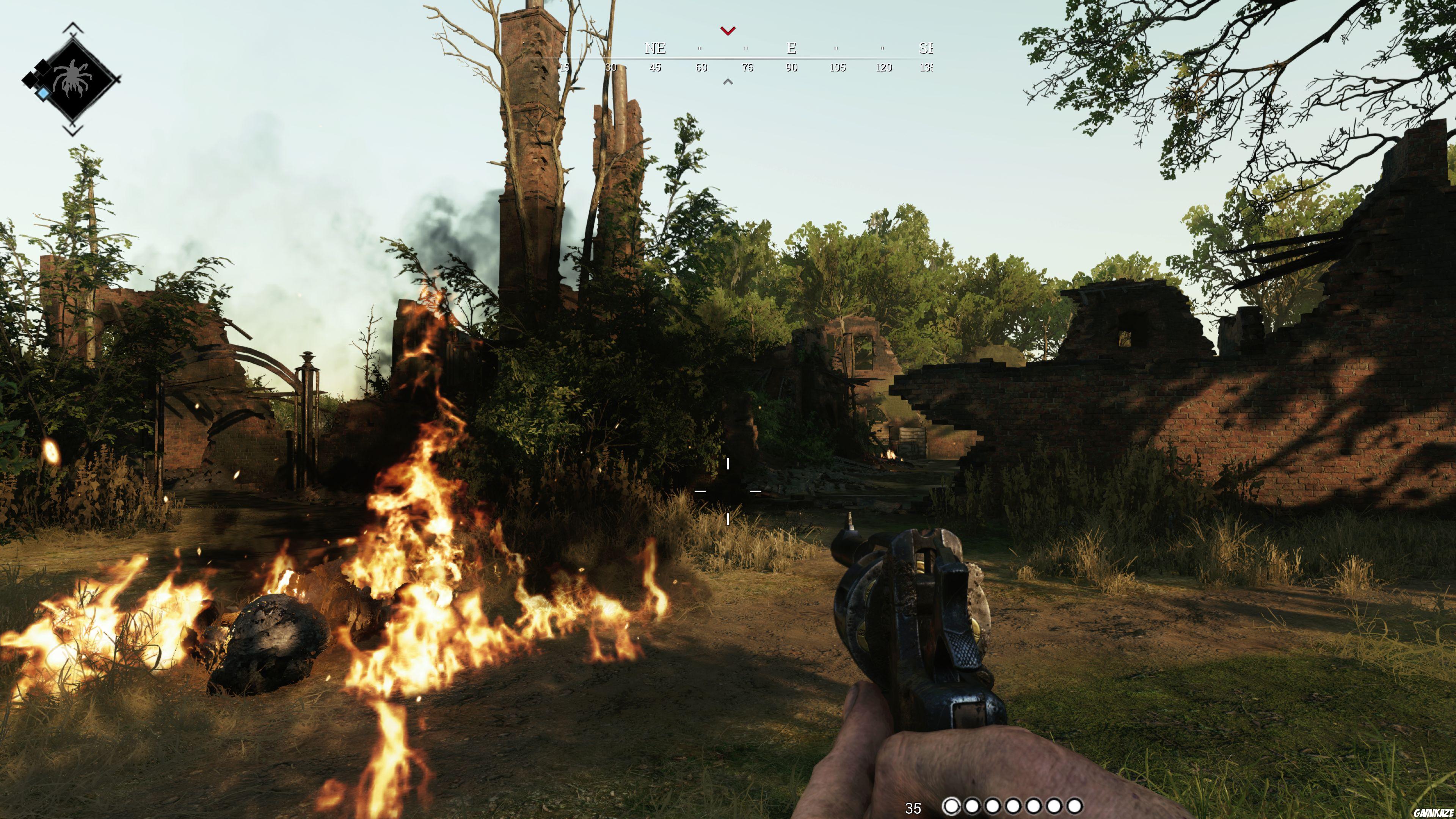The width and height of the screenshot is (1456, 819).
Task: Toggle the third cylinder round circle
Action: pyautogui.click(x=993, y=806)
